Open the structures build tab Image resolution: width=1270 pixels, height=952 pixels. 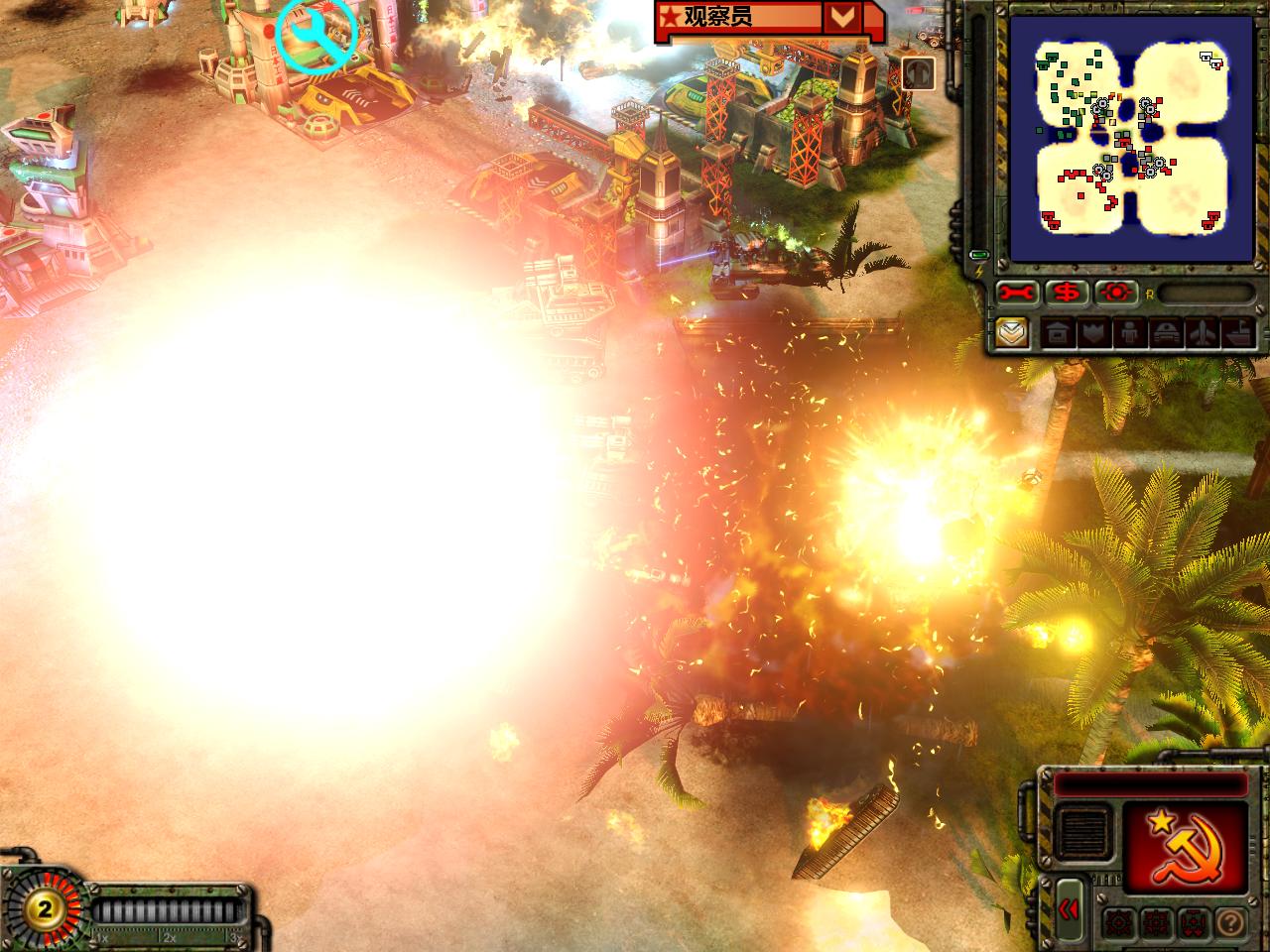[x=1058, y=333]
